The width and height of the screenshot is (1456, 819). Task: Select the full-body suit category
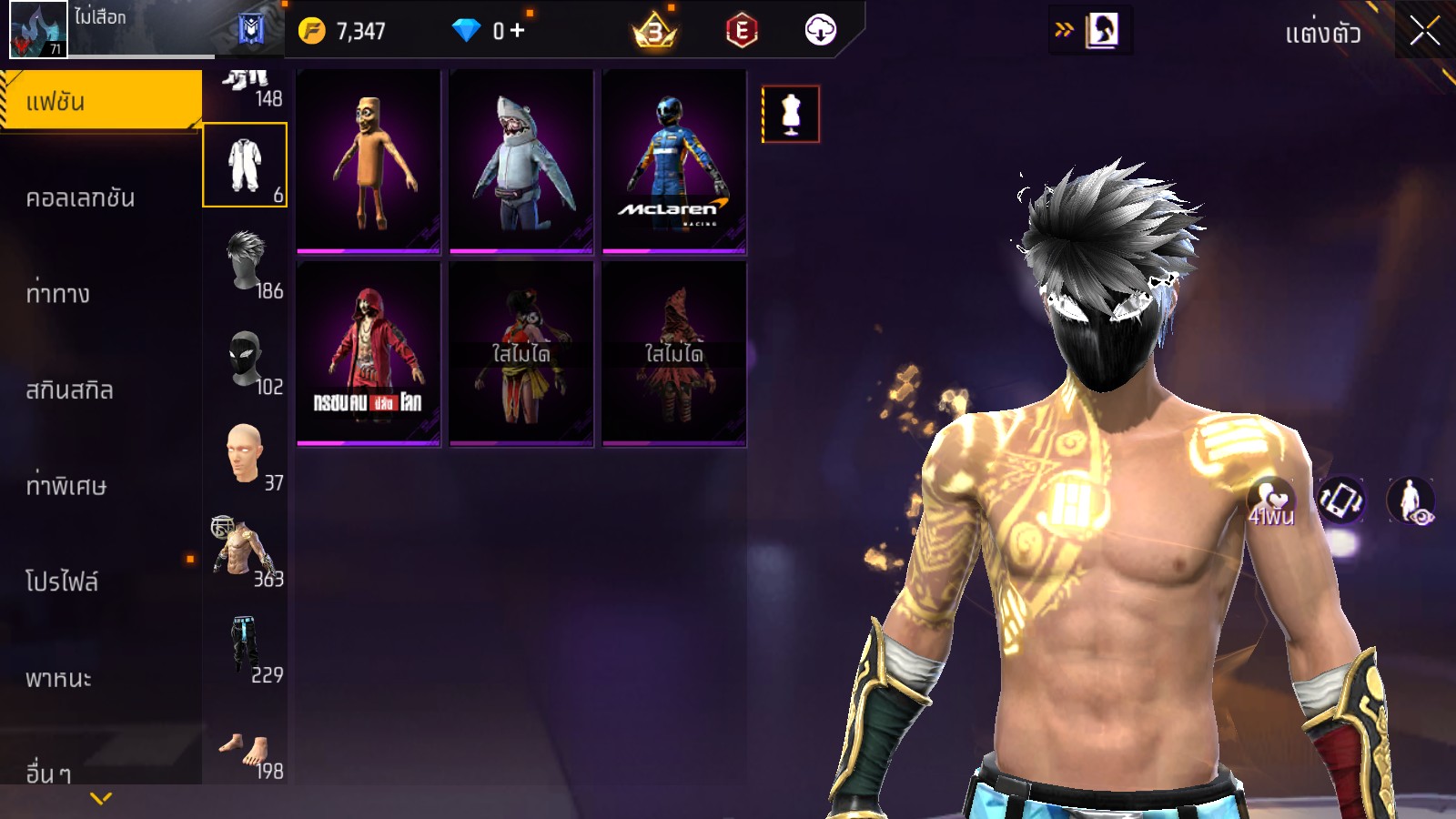245,165
